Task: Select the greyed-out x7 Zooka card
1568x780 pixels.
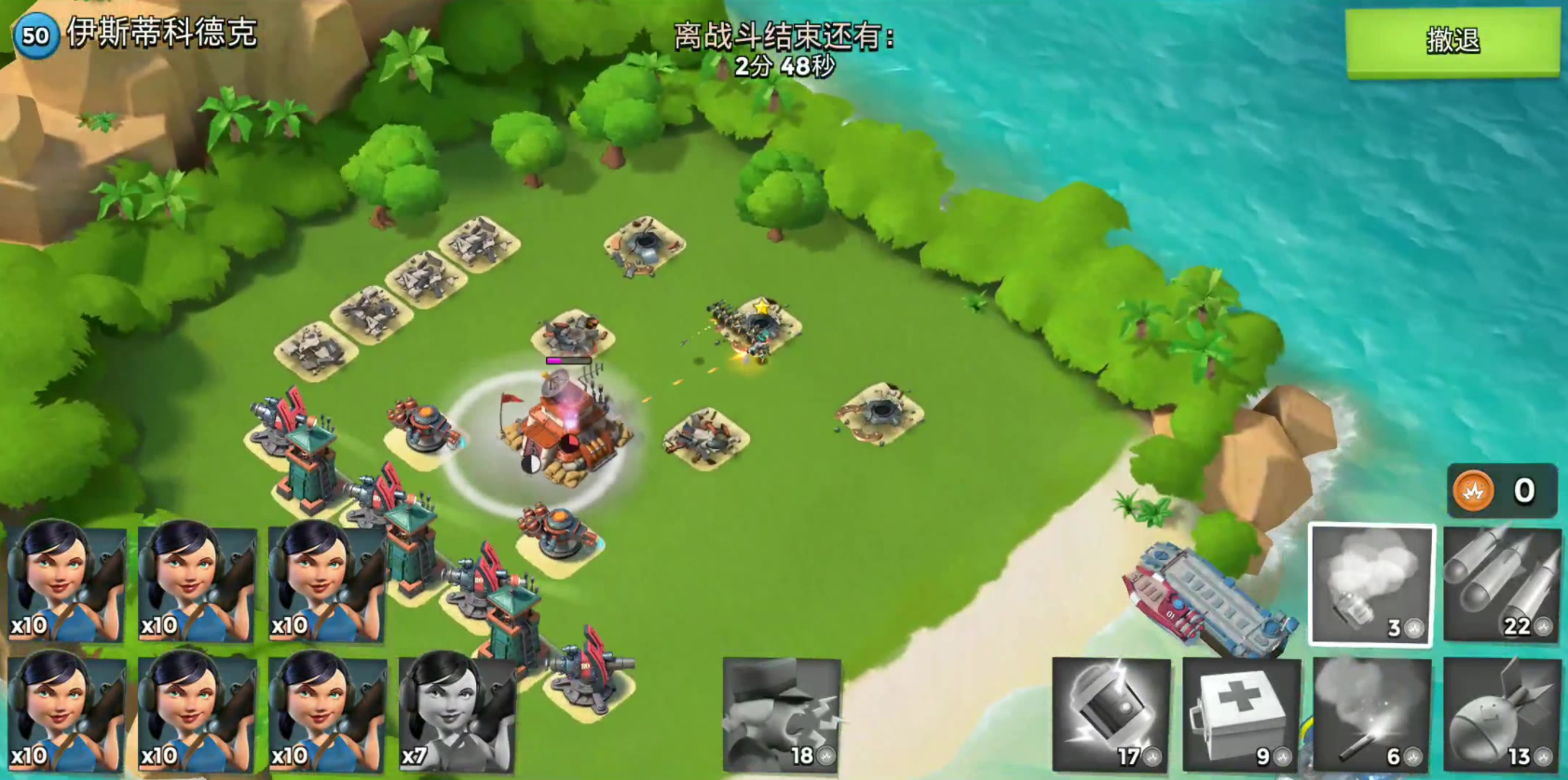Action: point(457,714)
